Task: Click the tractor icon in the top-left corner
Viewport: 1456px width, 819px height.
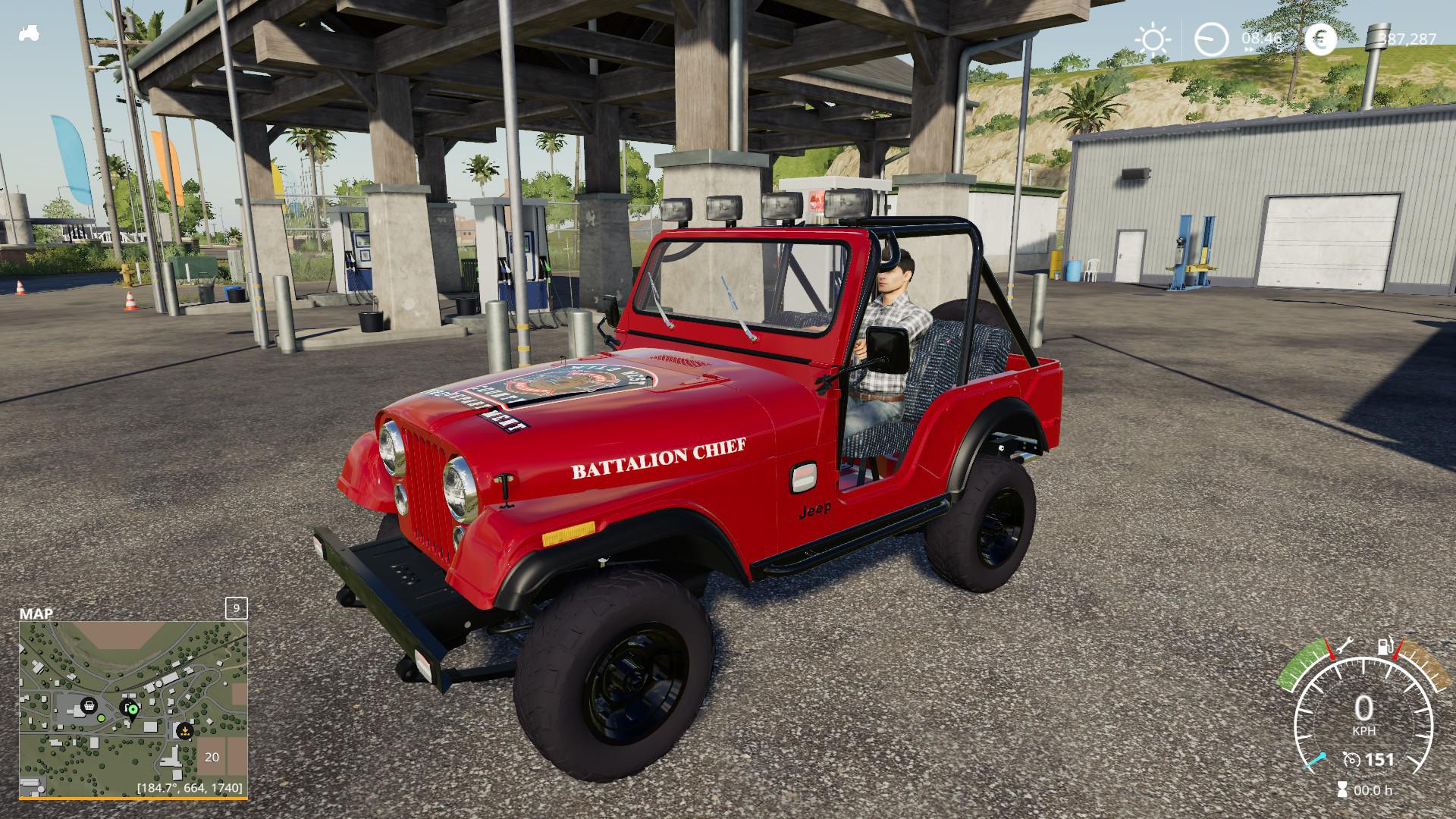Action: pyautogui.click(x=30, y=33)
